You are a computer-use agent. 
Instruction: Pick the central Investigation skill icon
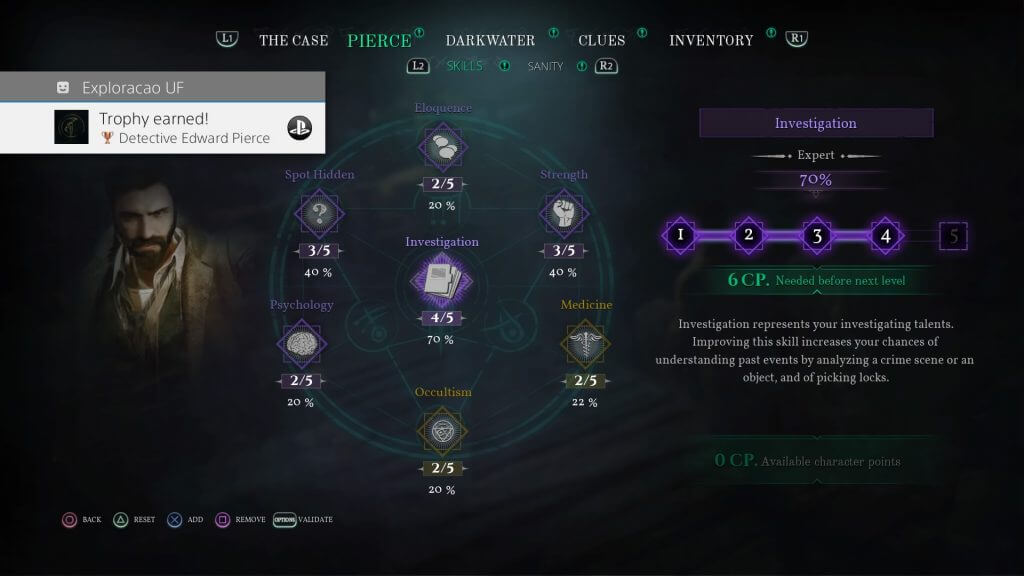pos(441,280)
